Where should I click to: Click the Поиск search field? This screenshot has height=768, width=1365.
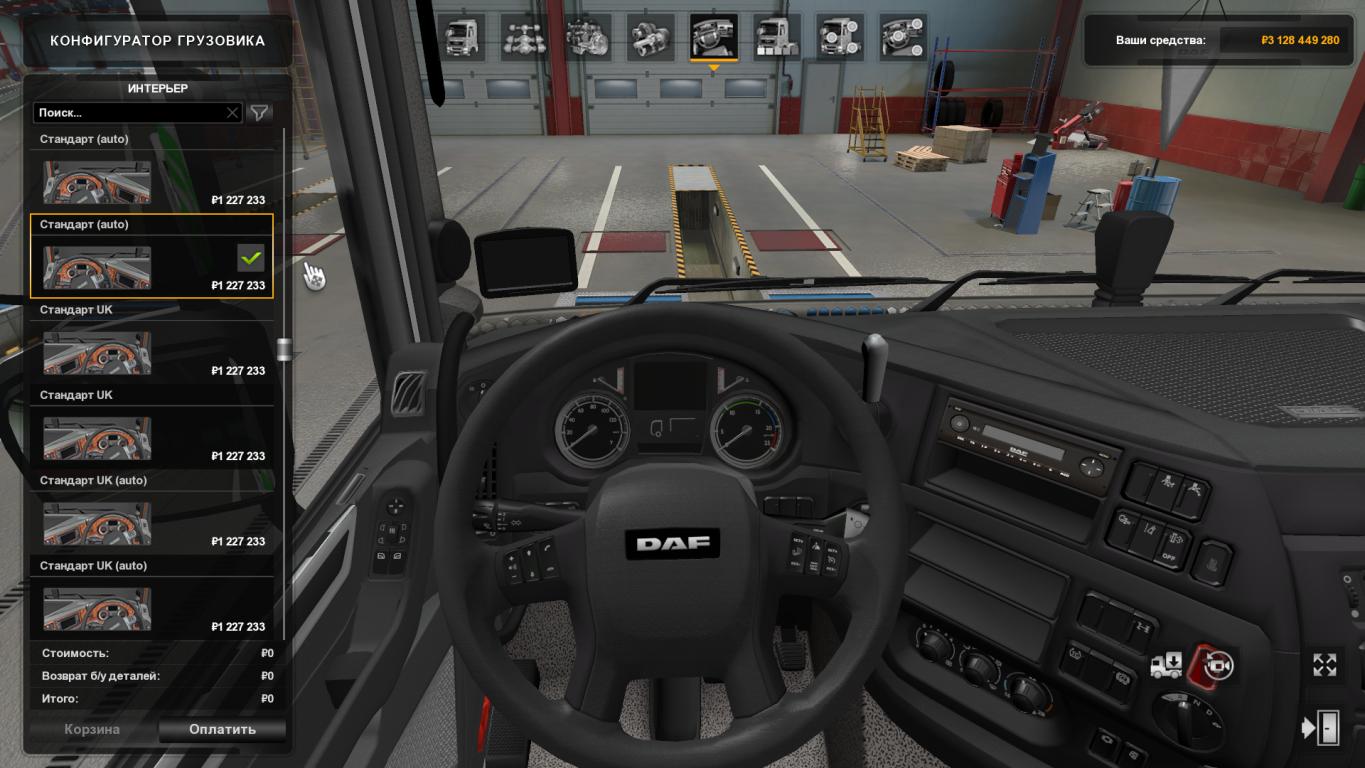128,113
